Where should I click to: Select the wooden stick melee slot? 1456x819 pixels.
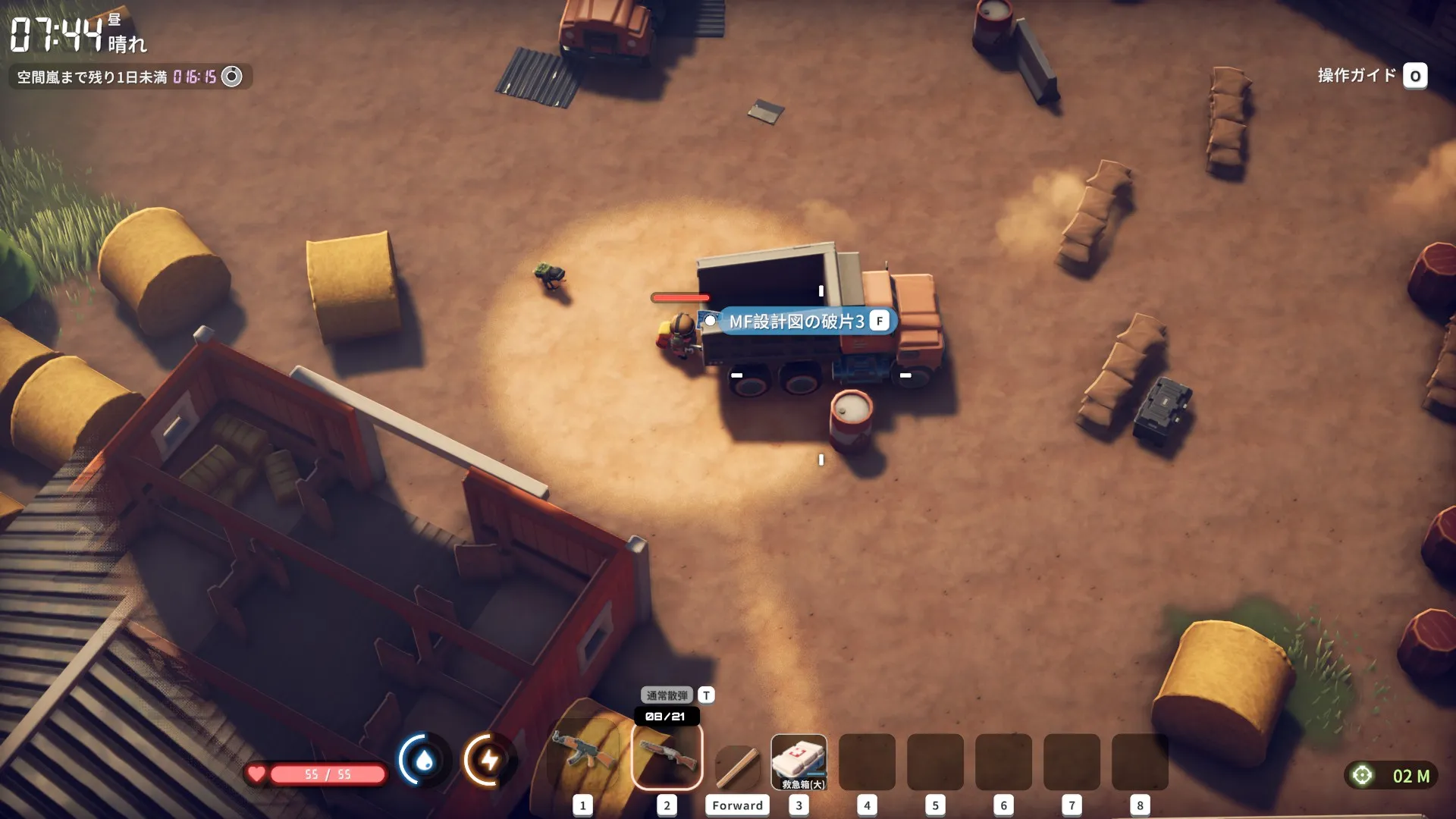tap(736, 764)
